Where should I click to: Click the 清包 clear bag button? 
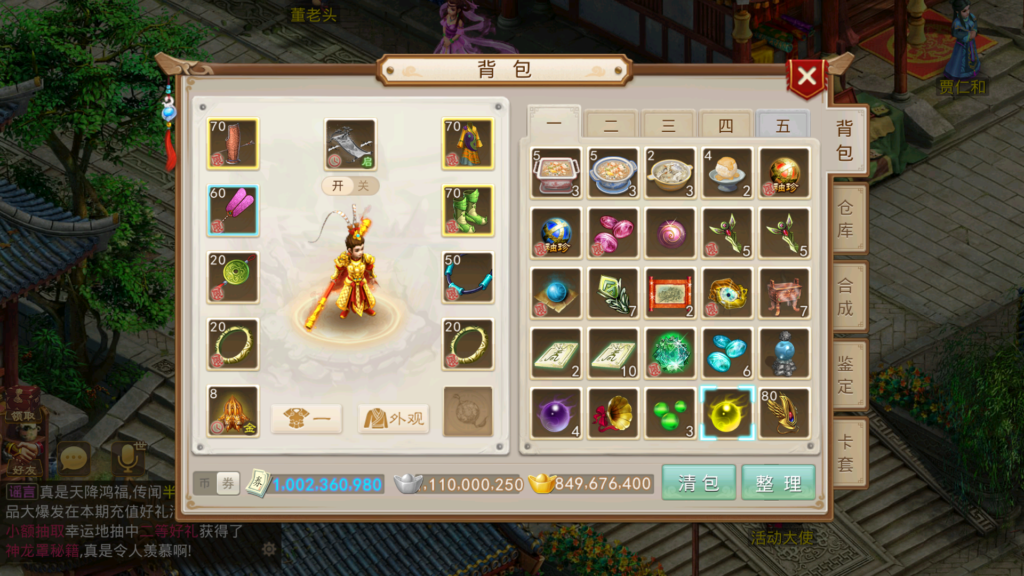[698, 483]
